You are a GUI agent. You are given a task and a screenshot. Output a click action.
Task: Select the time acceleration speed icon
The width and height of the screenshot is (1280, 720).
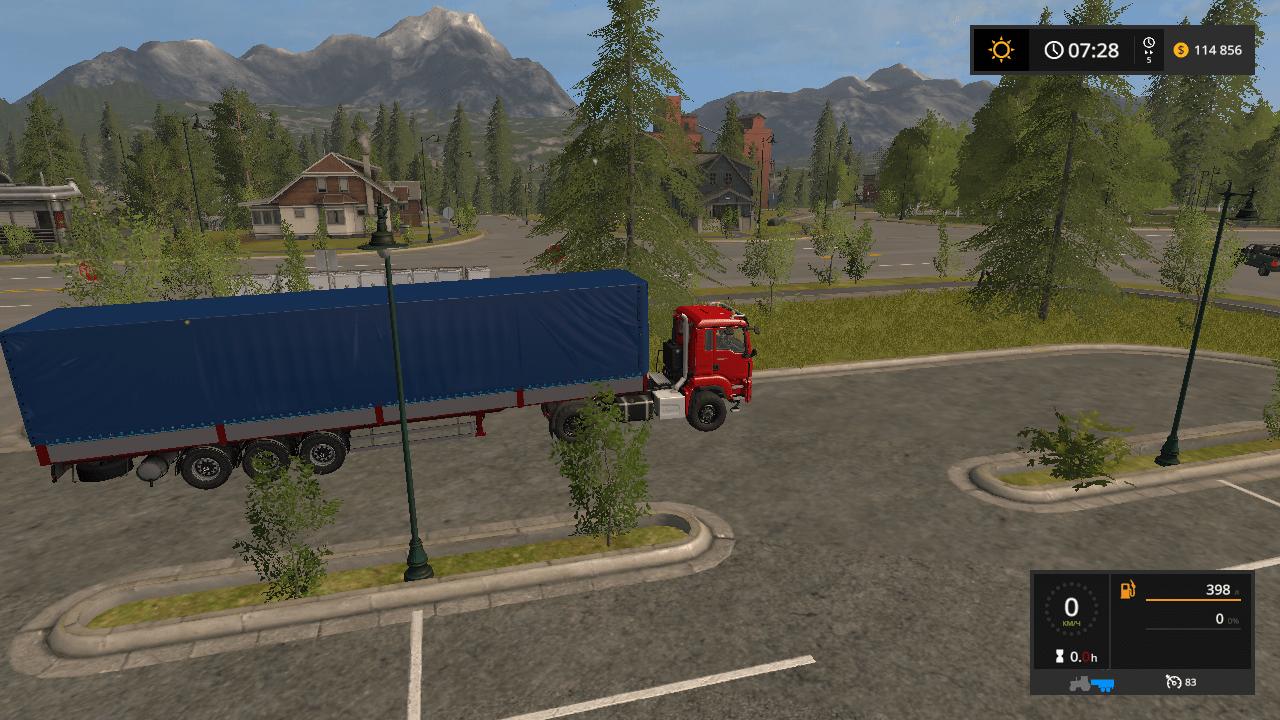pyautogui.click(x=1149, y=49)
